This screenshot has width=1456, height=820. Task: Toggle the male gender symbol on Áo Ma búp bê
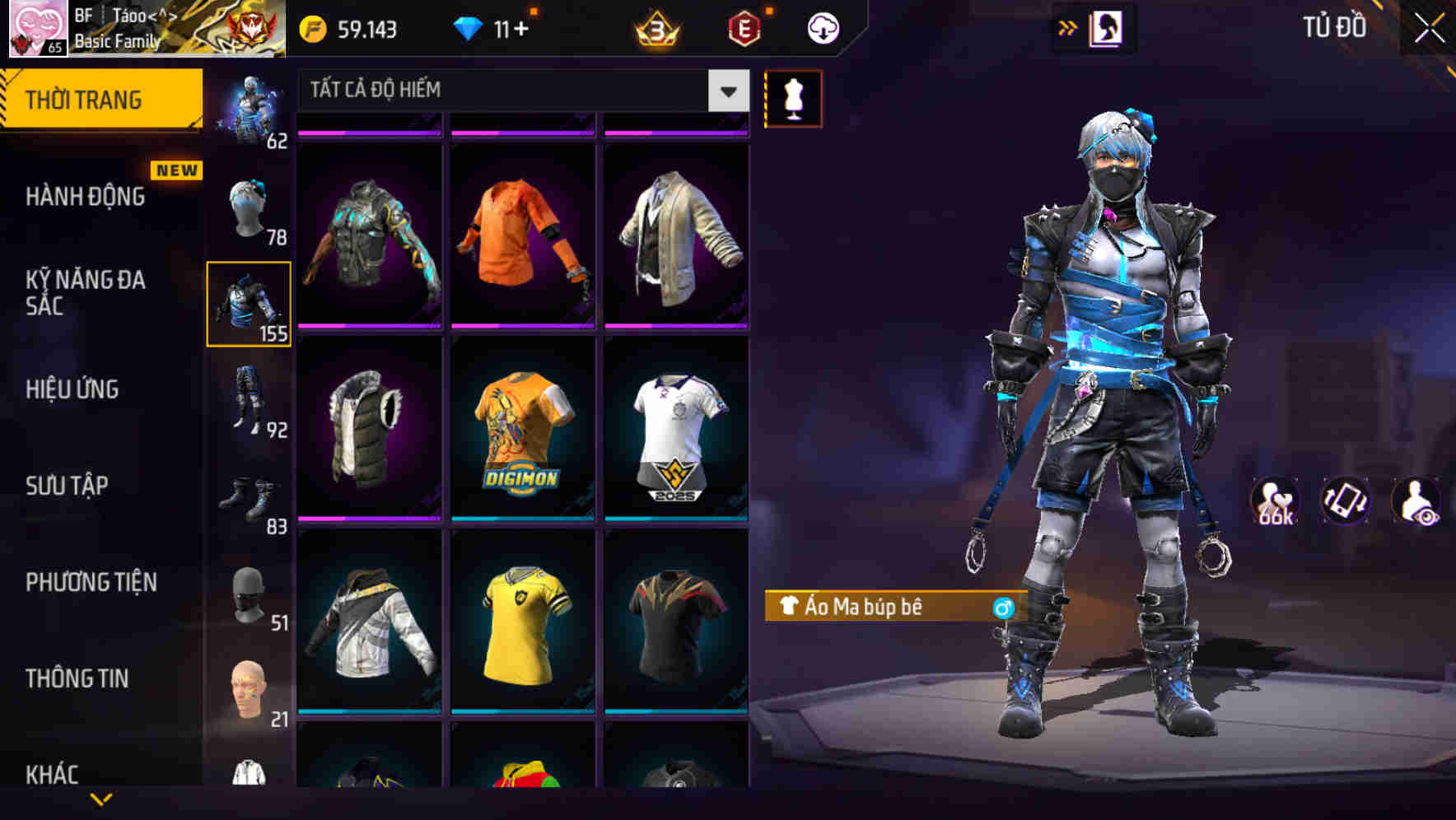1004,607
